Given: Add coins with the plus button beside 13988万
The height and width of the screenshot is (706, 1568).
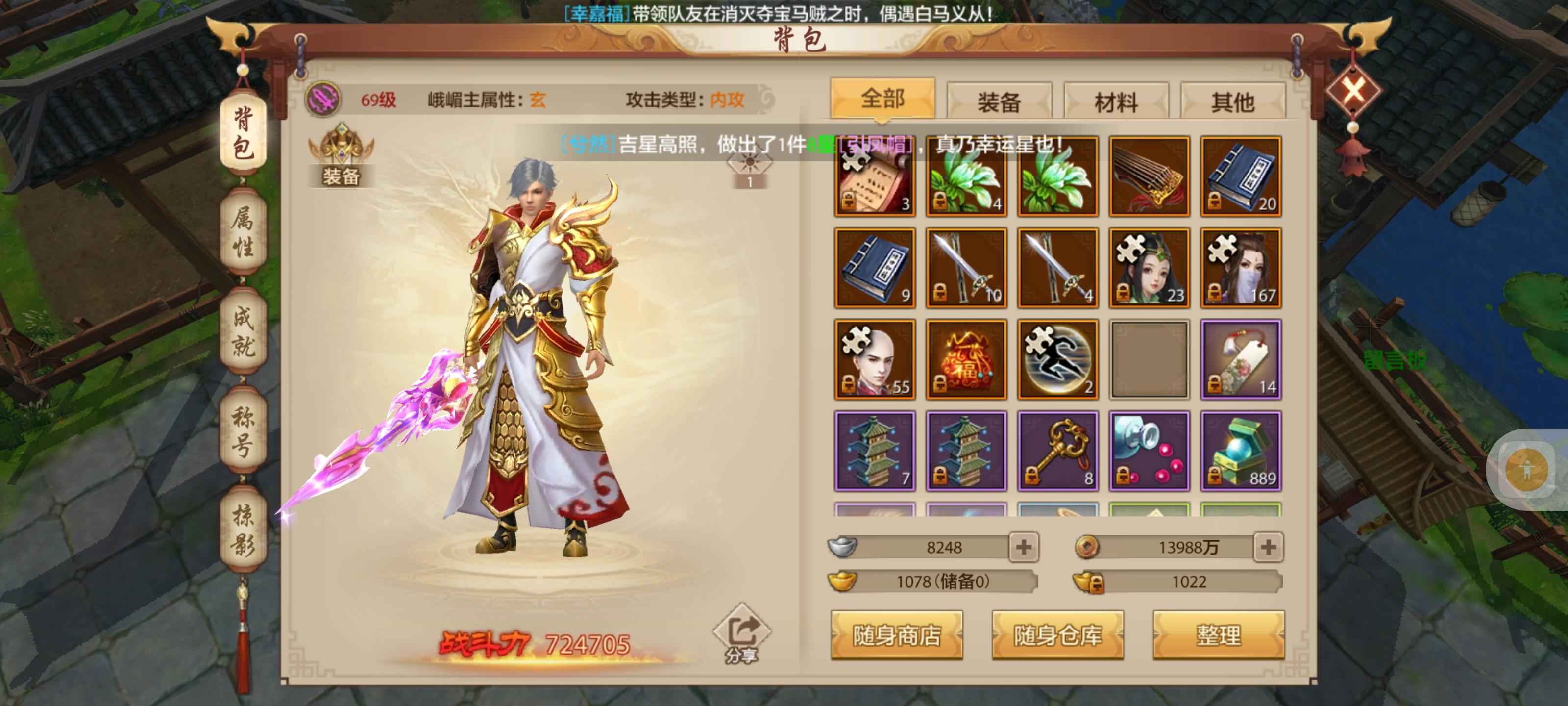Looking at the screenshot, I should click(x=1268, y=546).
